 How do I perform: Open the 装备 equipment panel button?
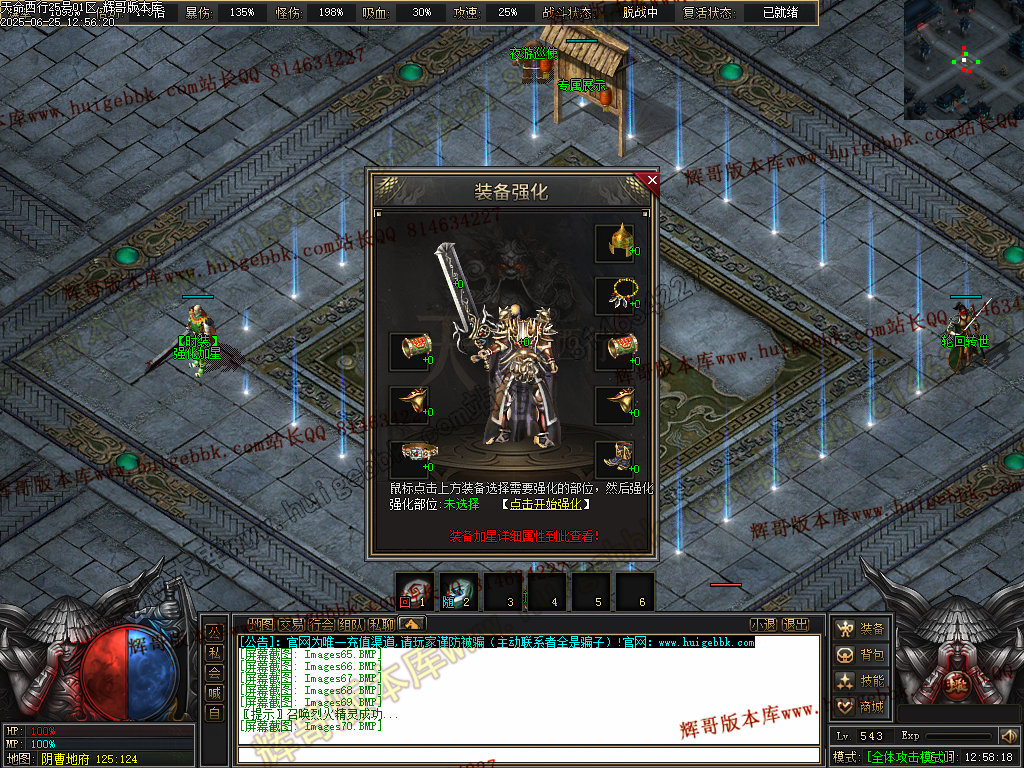[x=862, y=629]
